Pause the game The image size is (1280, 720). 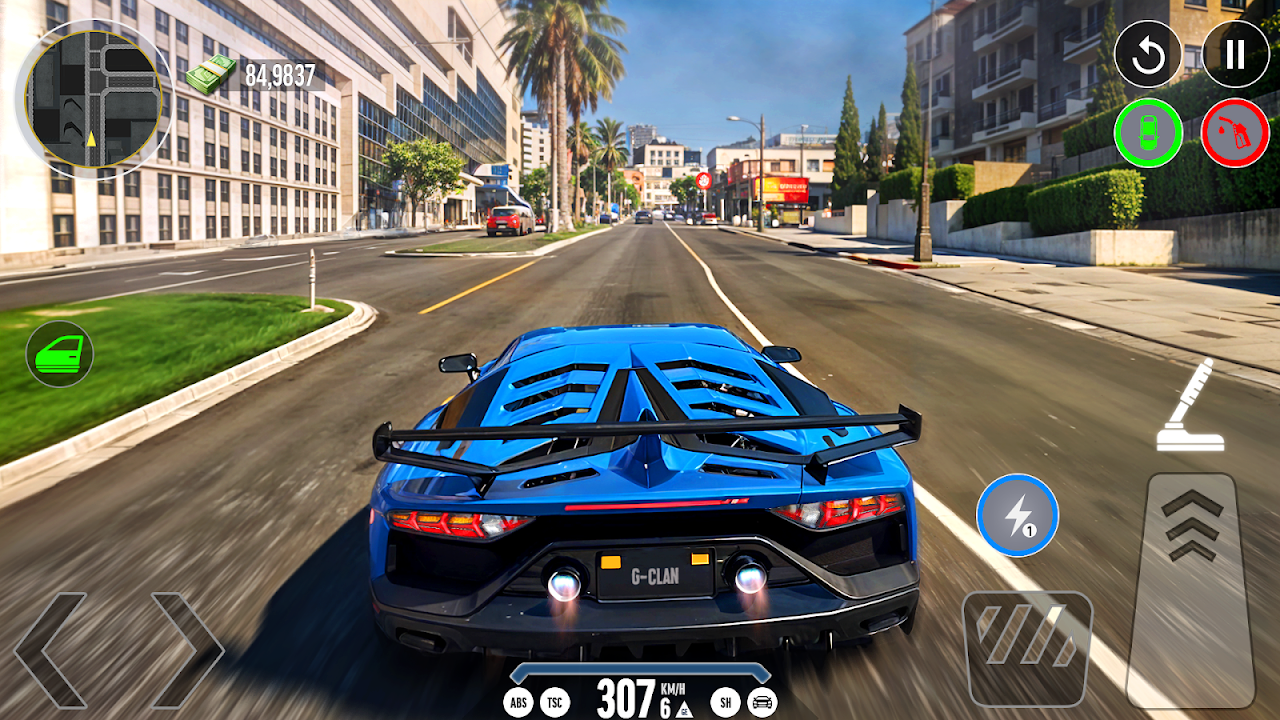coord(1235,54)
